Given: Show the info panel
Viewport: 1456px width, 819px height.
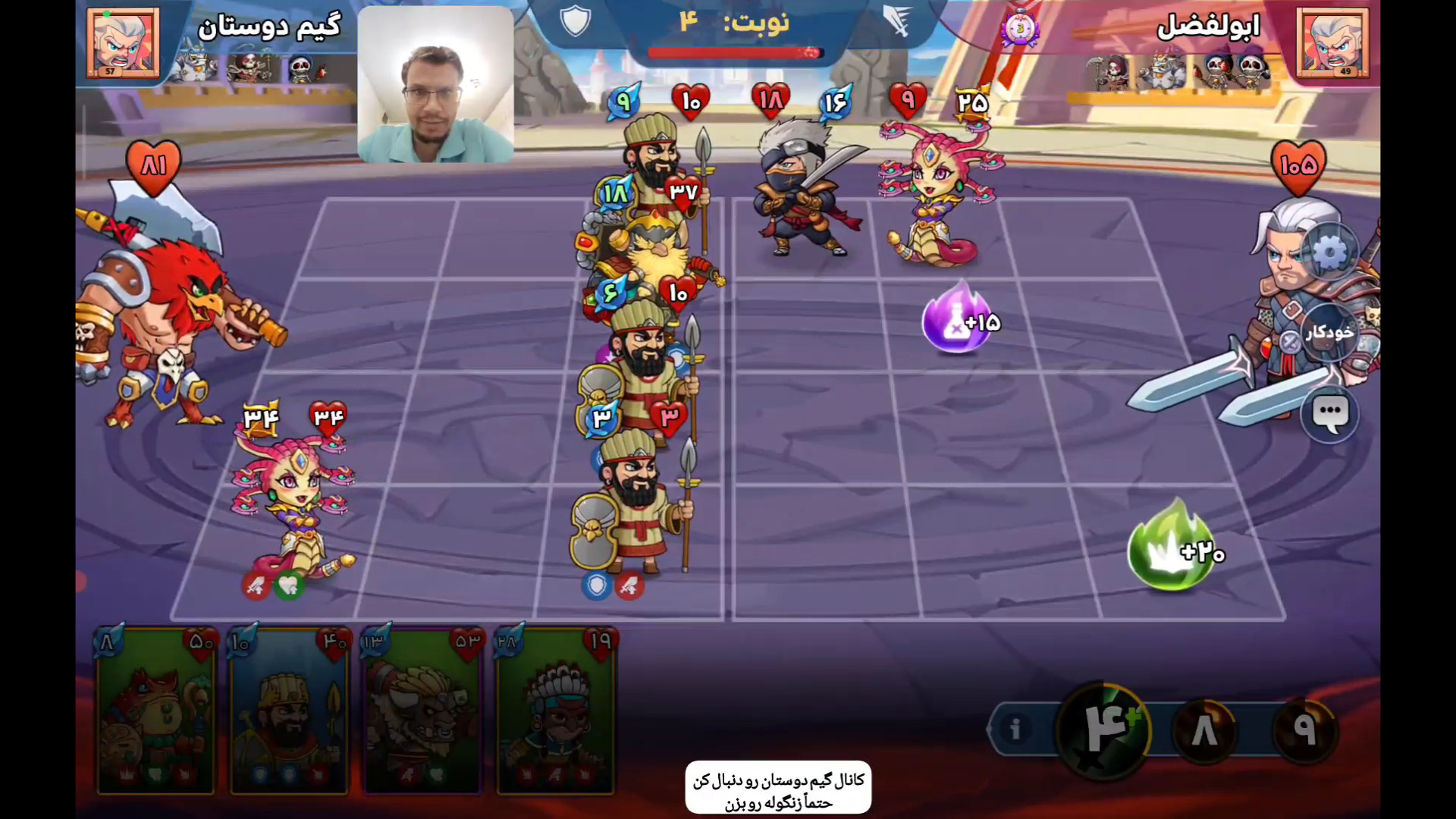Looking at the screenshot, I should coord(1015,729).
